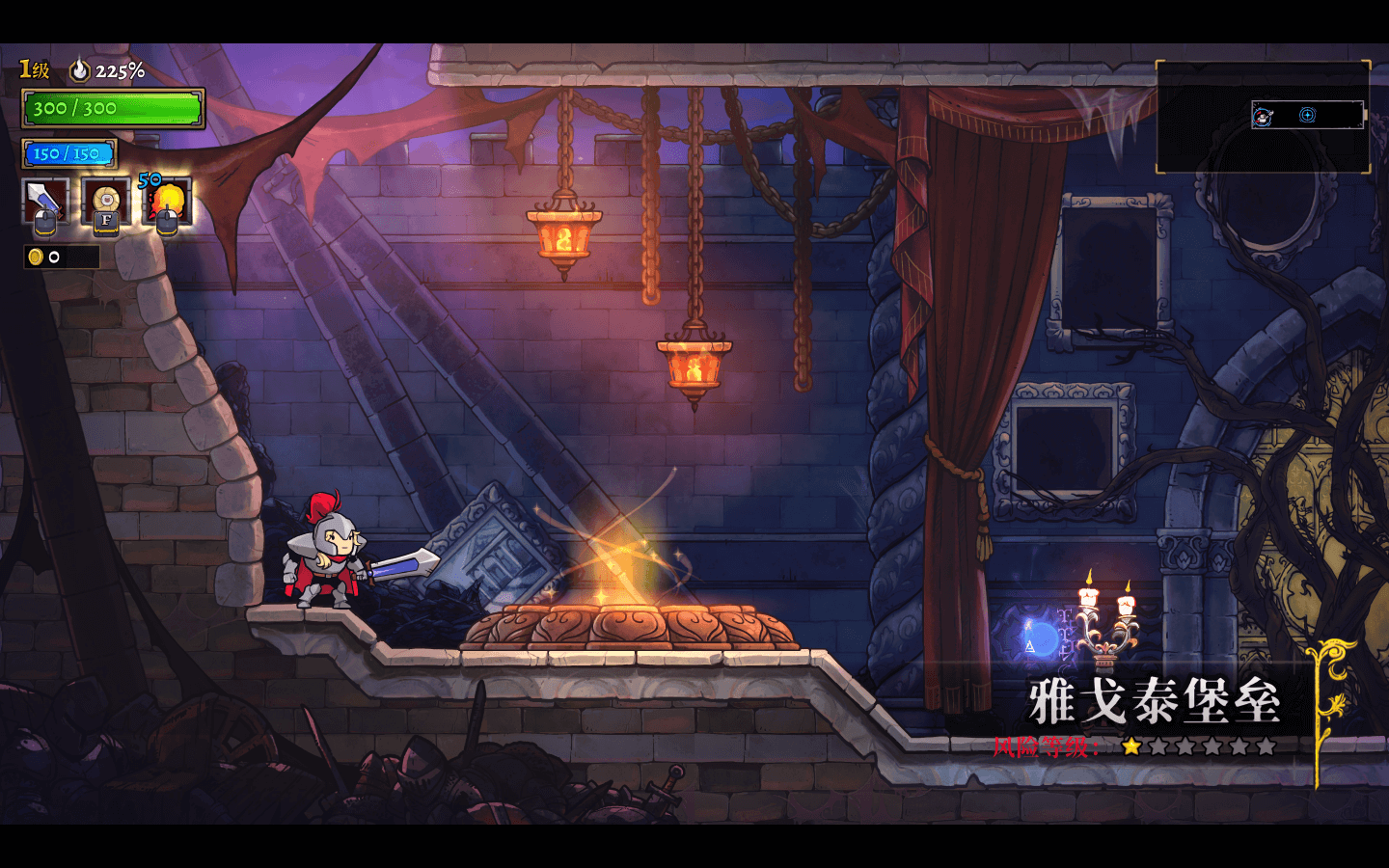
Task: Select the player head marker on minimap
Action: (x=1263, y=117)
